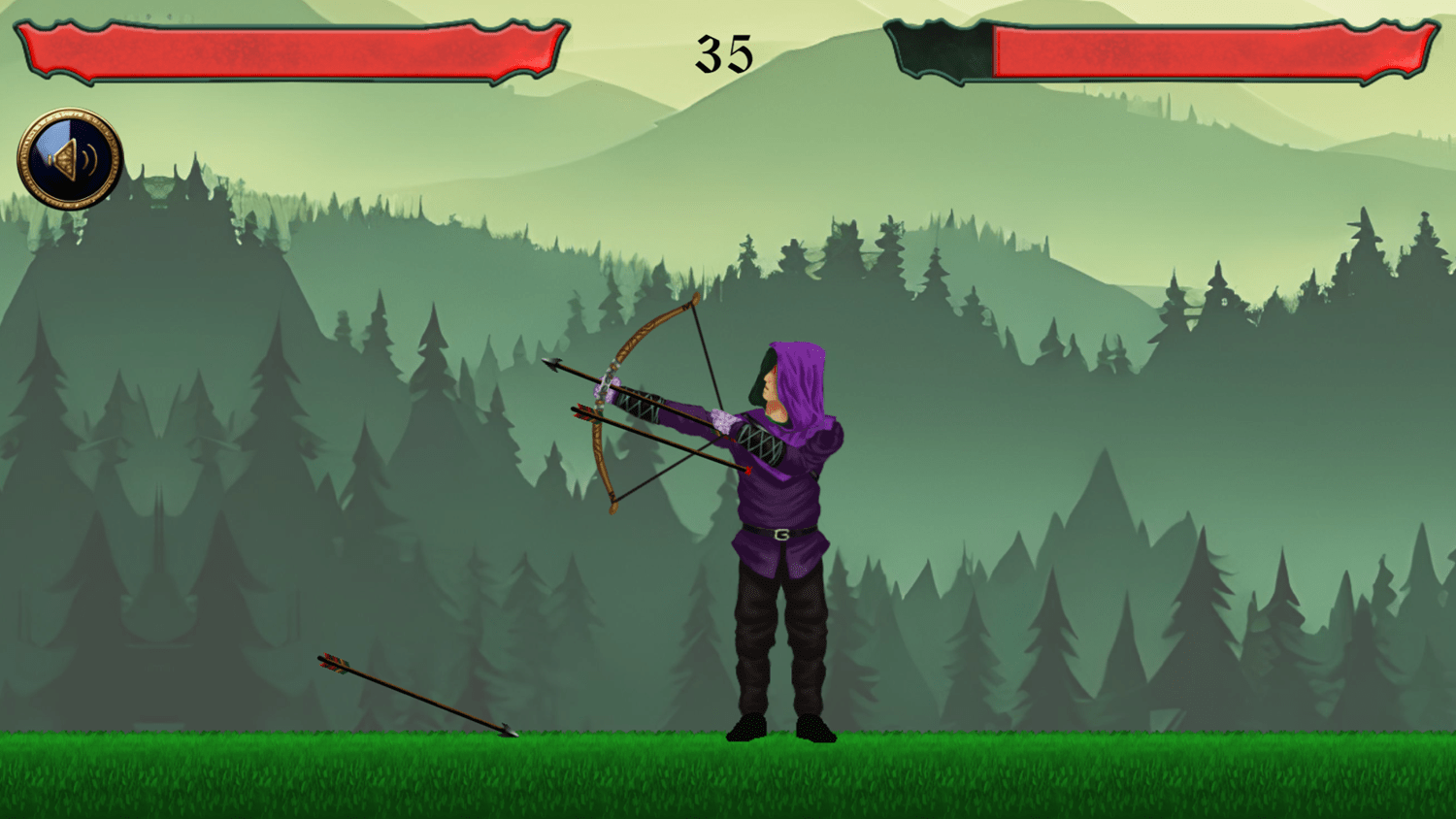This screenshot has width=1456, height=819.
Task: Click the depleted section of the enemy health bar
Action: coord(937,49)
